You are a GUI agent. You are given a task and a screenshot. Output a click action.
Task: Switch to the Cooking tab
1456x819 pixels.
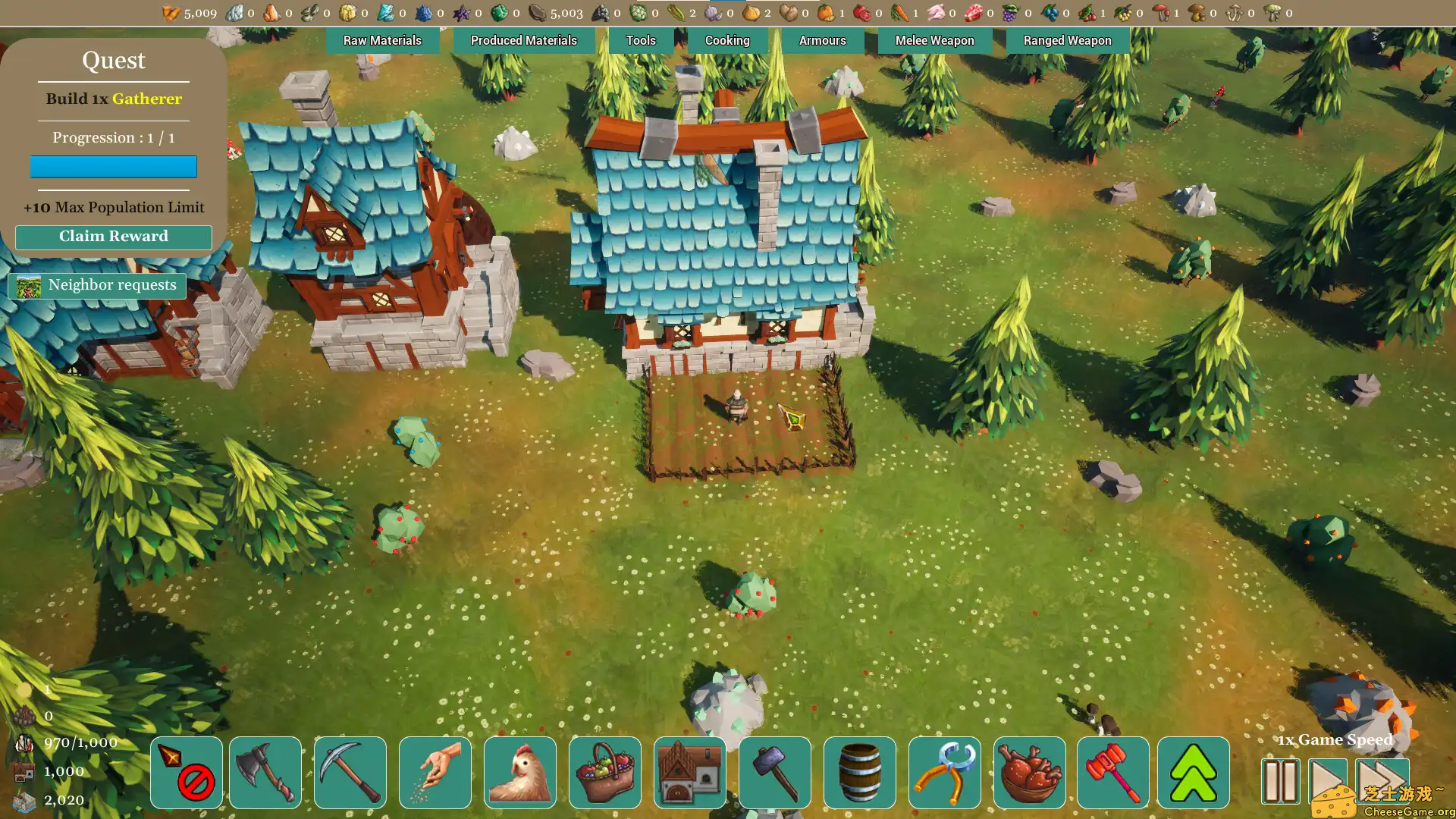(x=727, y=40)
